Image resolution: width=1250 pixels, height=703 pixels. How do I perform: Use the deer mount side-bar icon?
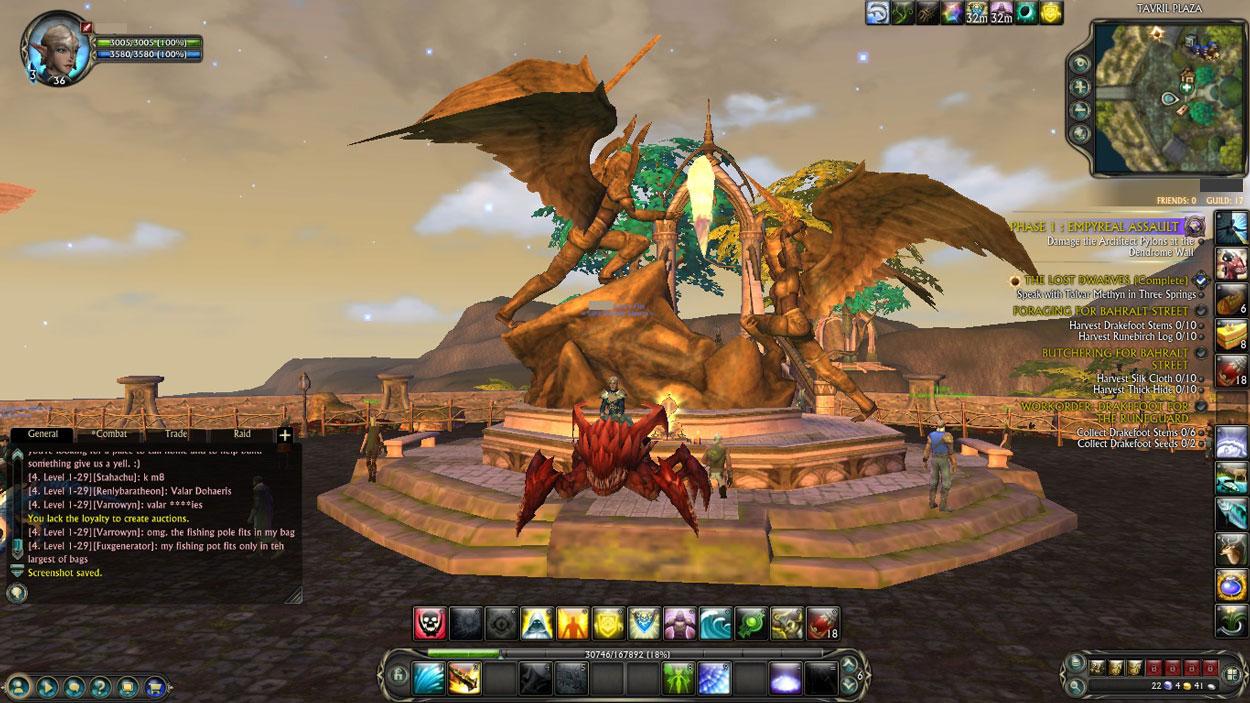tap(1232, 548)
